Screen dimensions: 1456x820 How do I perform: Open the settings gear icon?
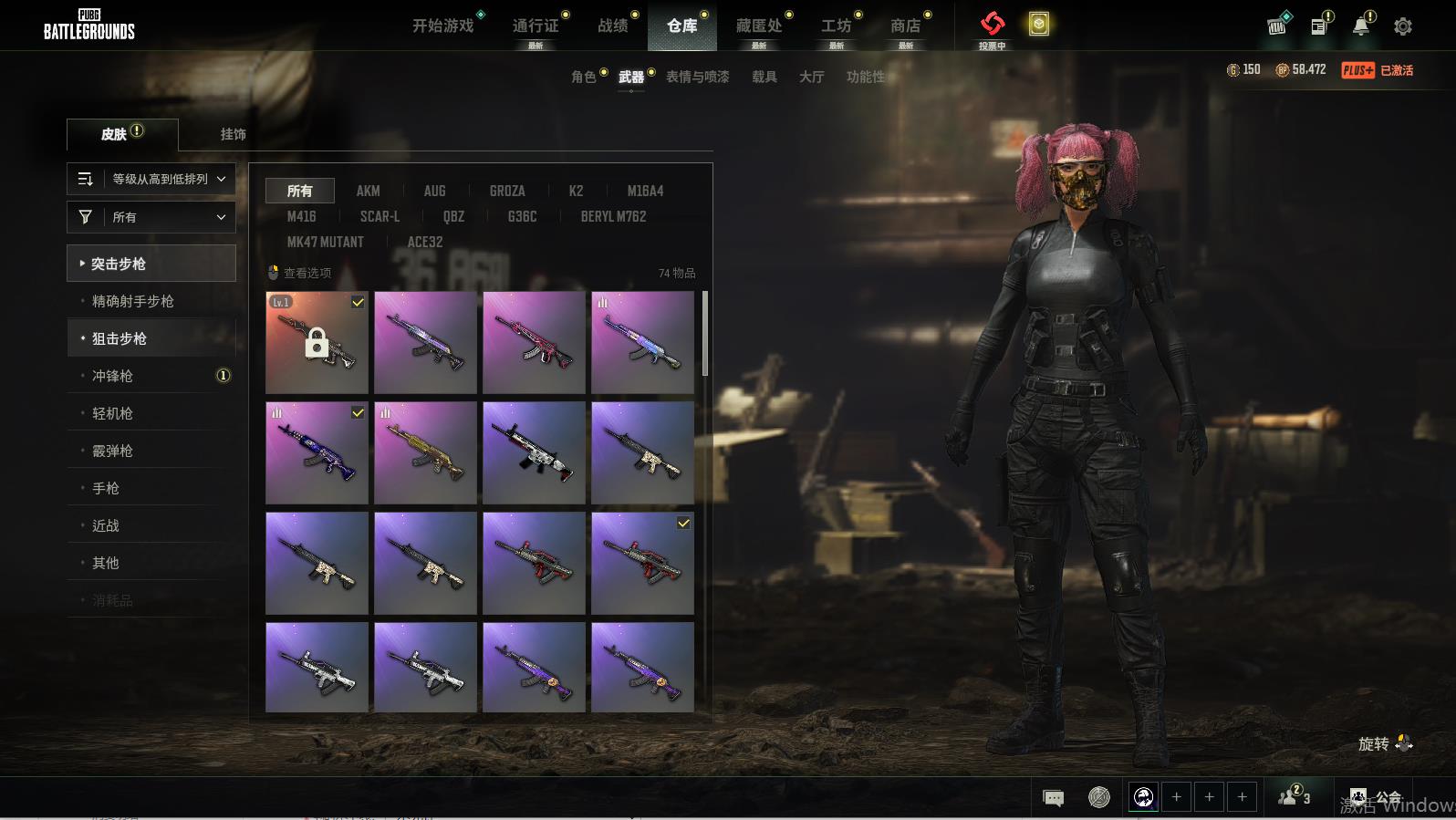coord(1402,26)
